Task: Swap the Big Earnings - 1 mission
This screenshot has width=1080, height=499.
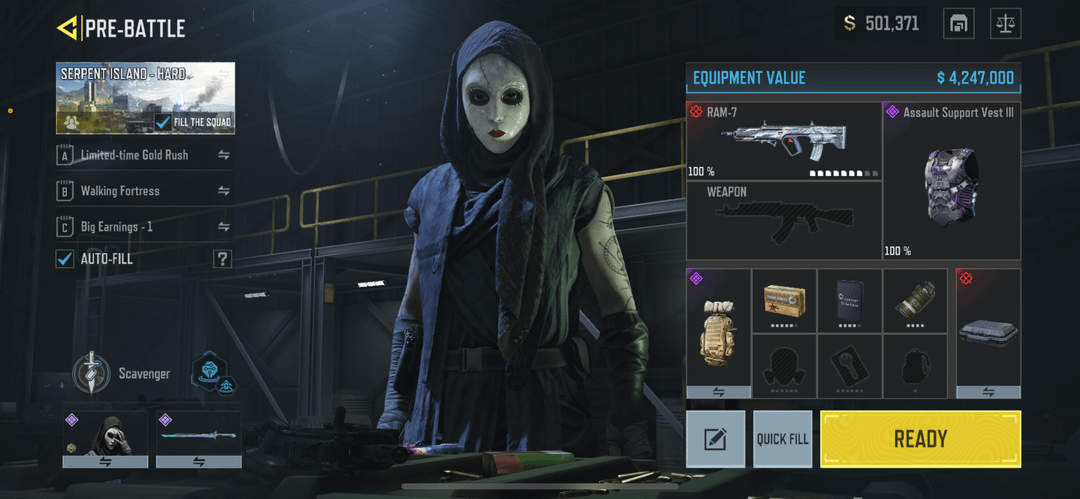Action: tap(223, 227)
